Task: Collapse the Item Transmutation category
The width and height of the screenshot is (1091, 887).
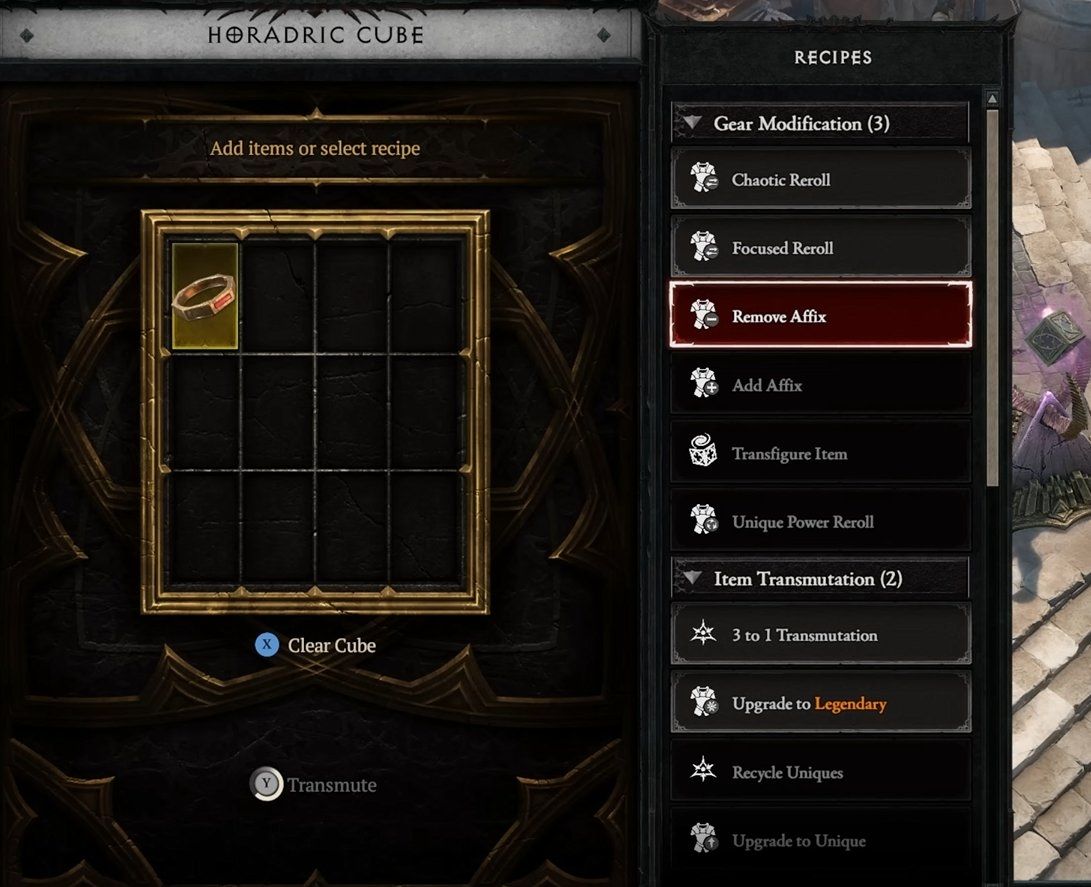Action: [x=692, y=579]
